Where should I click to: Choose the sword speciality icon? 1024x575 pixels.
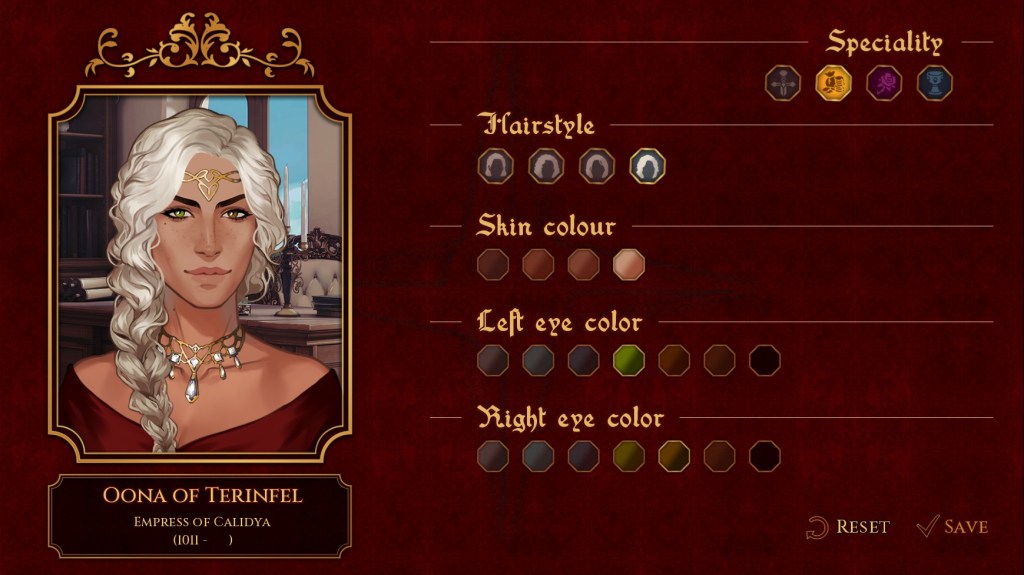783,83
